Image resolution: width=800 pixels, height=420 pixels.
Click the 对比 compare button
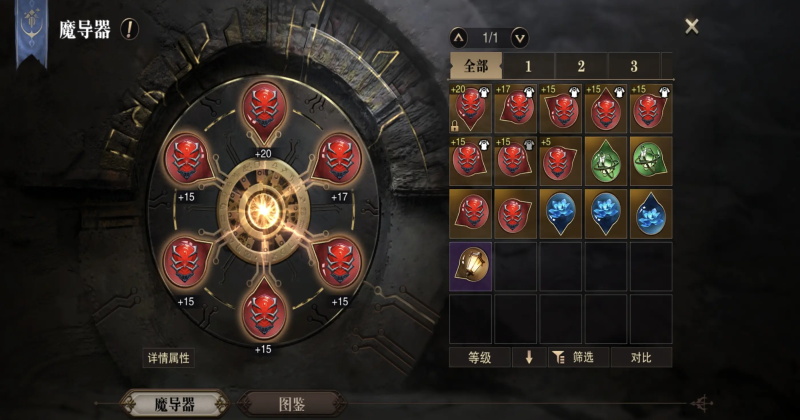coord(642,357)
